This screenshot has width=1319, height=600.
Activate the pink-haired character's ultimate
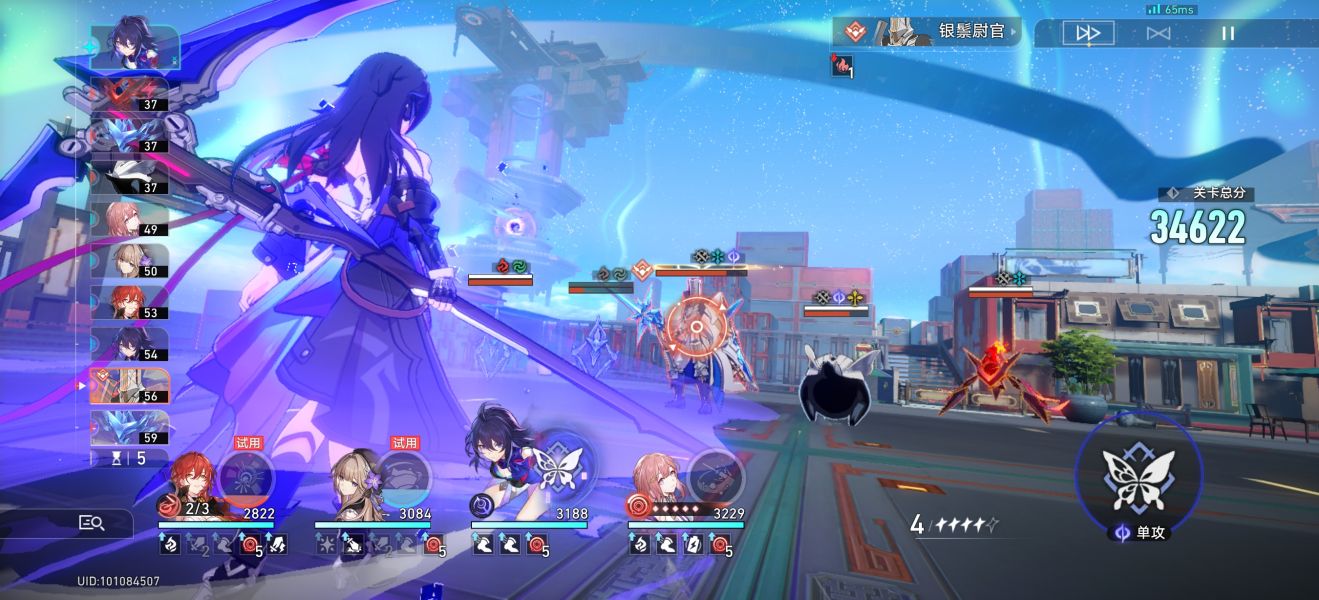click(716, 475)
